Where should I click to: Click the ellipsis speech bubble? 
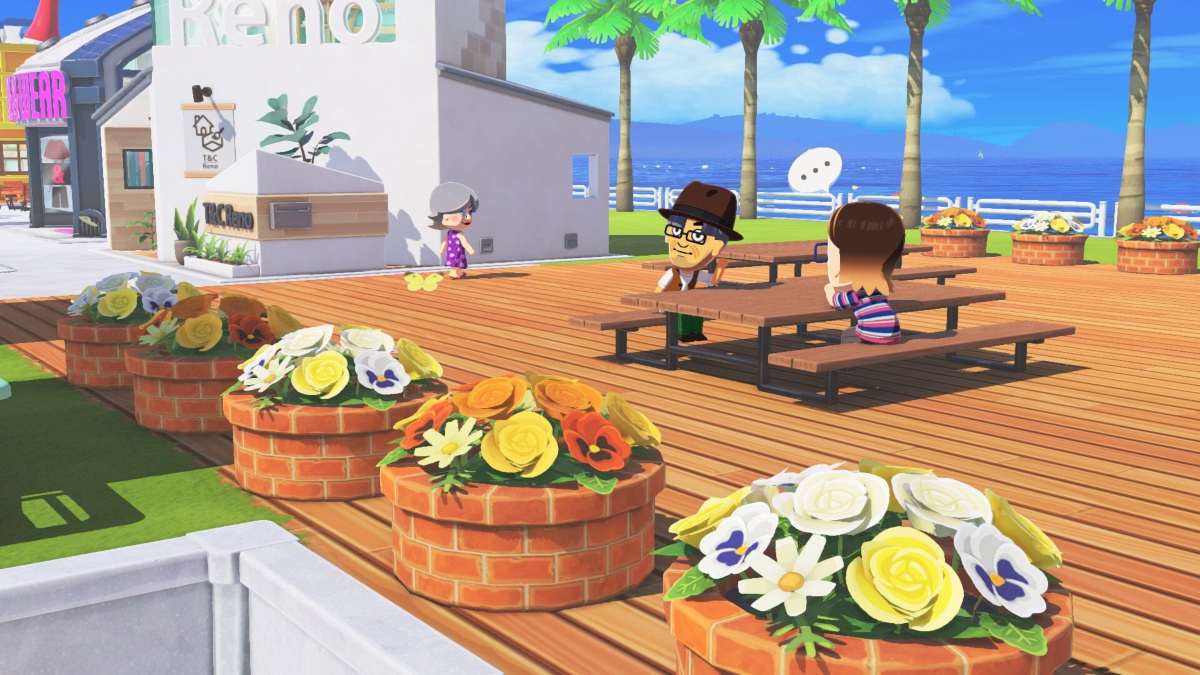tap(815, 170)
